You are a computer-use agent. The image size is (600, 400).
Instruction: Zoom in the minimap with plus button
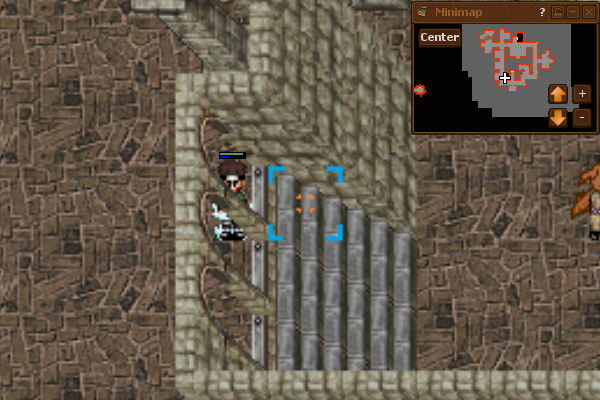tap(583, 94)
